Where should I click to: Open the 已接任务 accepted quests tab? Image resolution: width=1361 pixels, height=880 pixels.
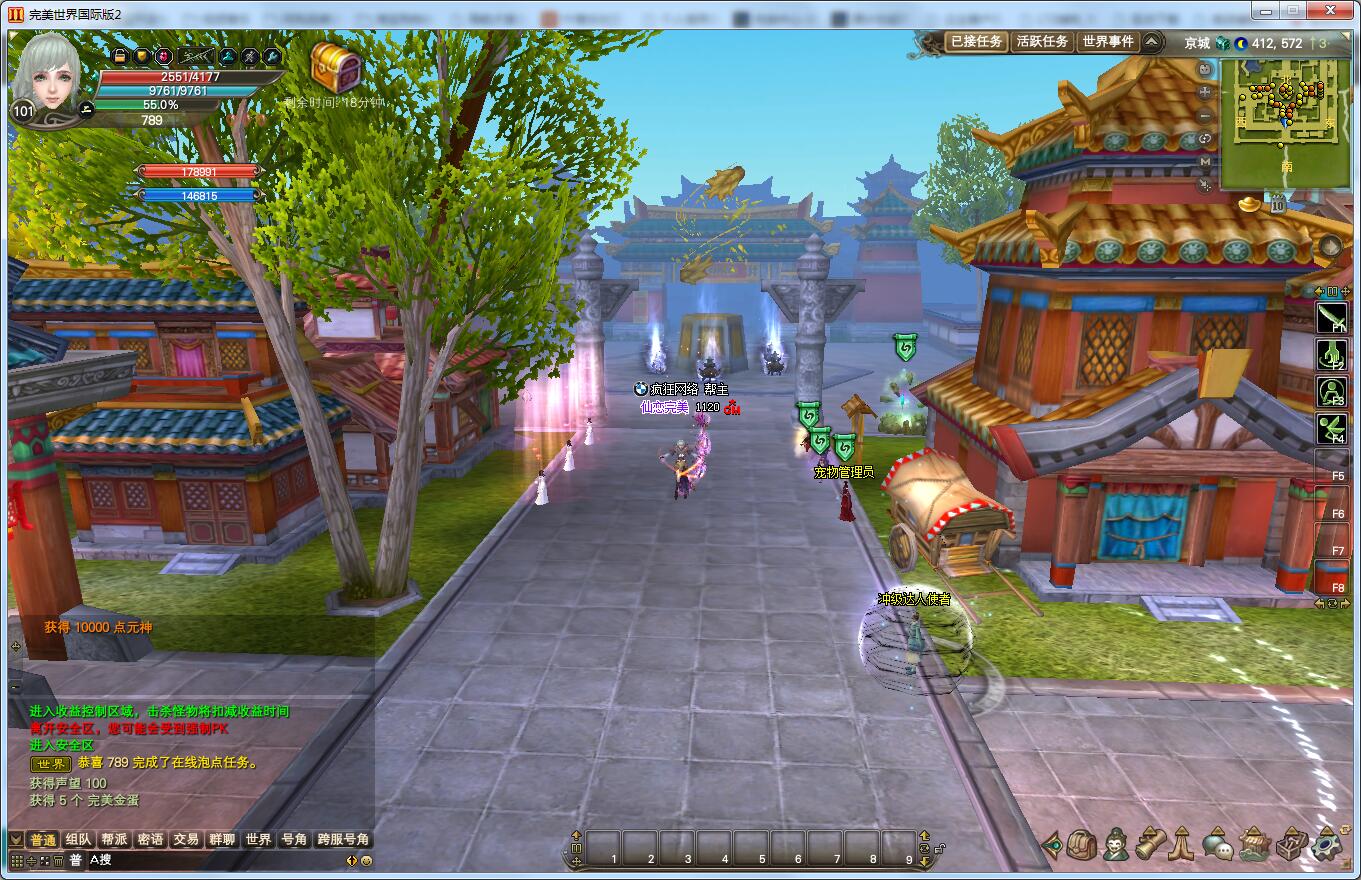coord(975,42)
